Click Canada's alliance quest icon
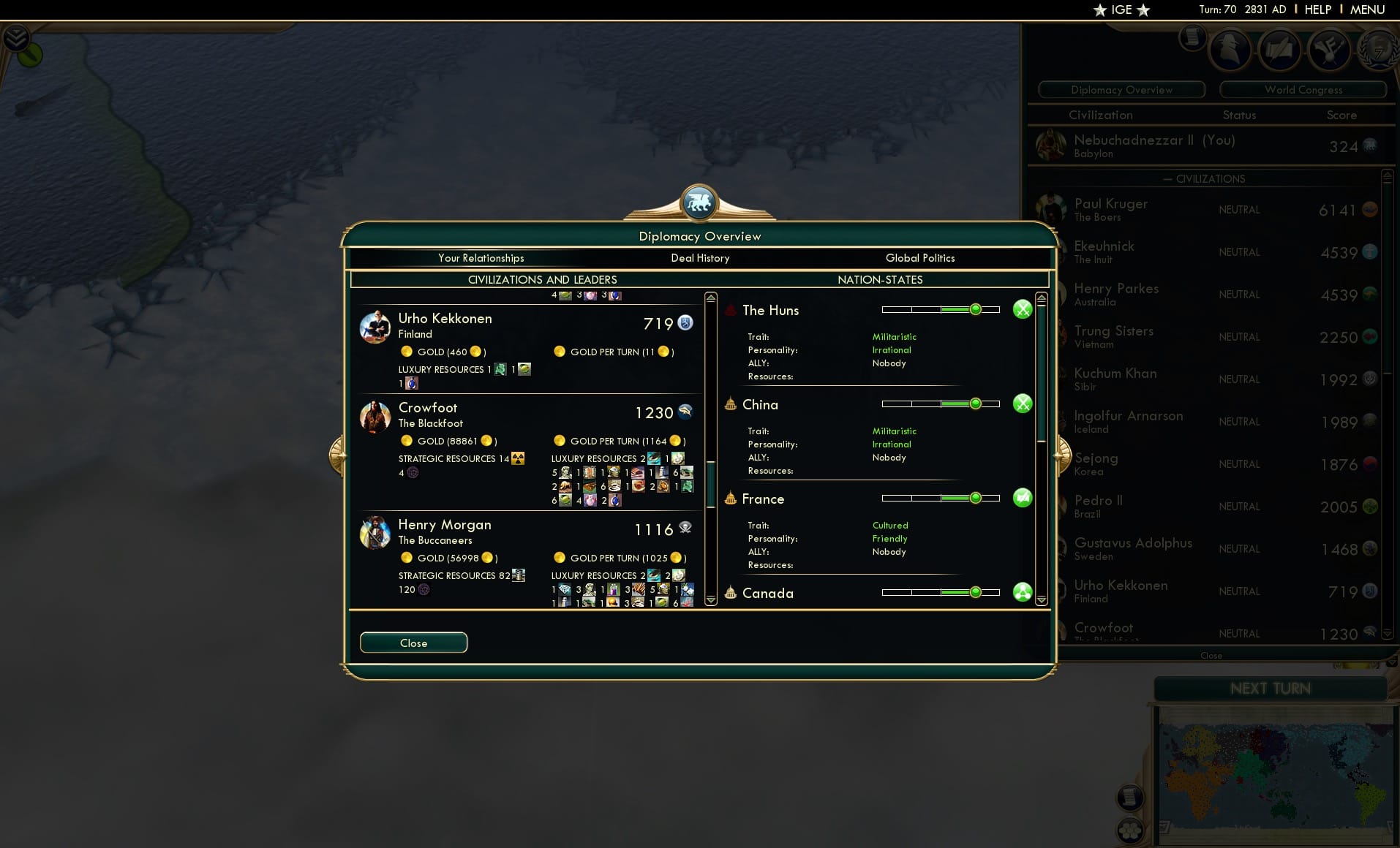The image size is (1400, 848). coord(1023,592)
